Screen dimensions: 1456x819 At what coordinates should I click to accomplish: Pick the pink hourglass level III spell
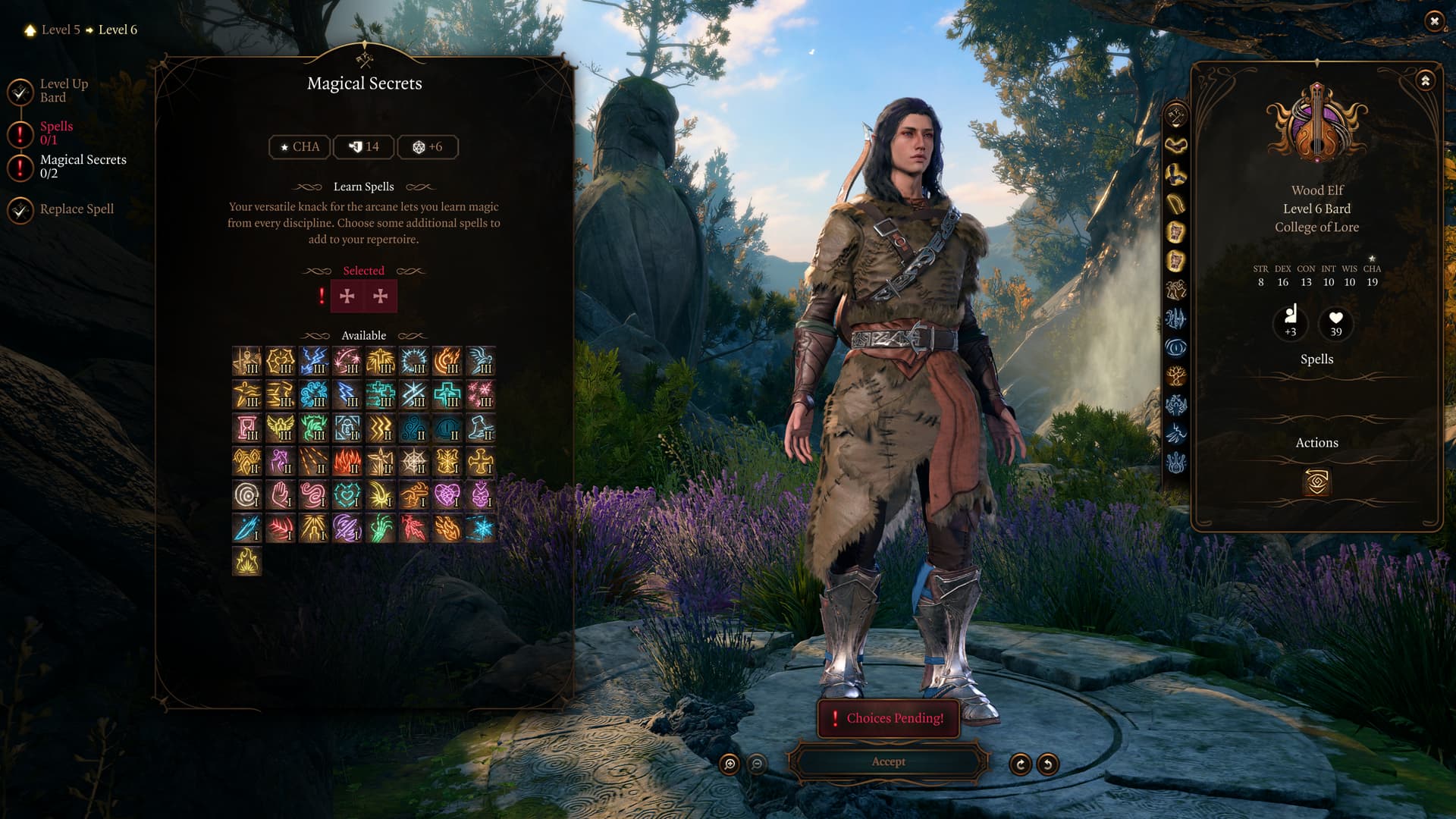[x=247, y=428]
